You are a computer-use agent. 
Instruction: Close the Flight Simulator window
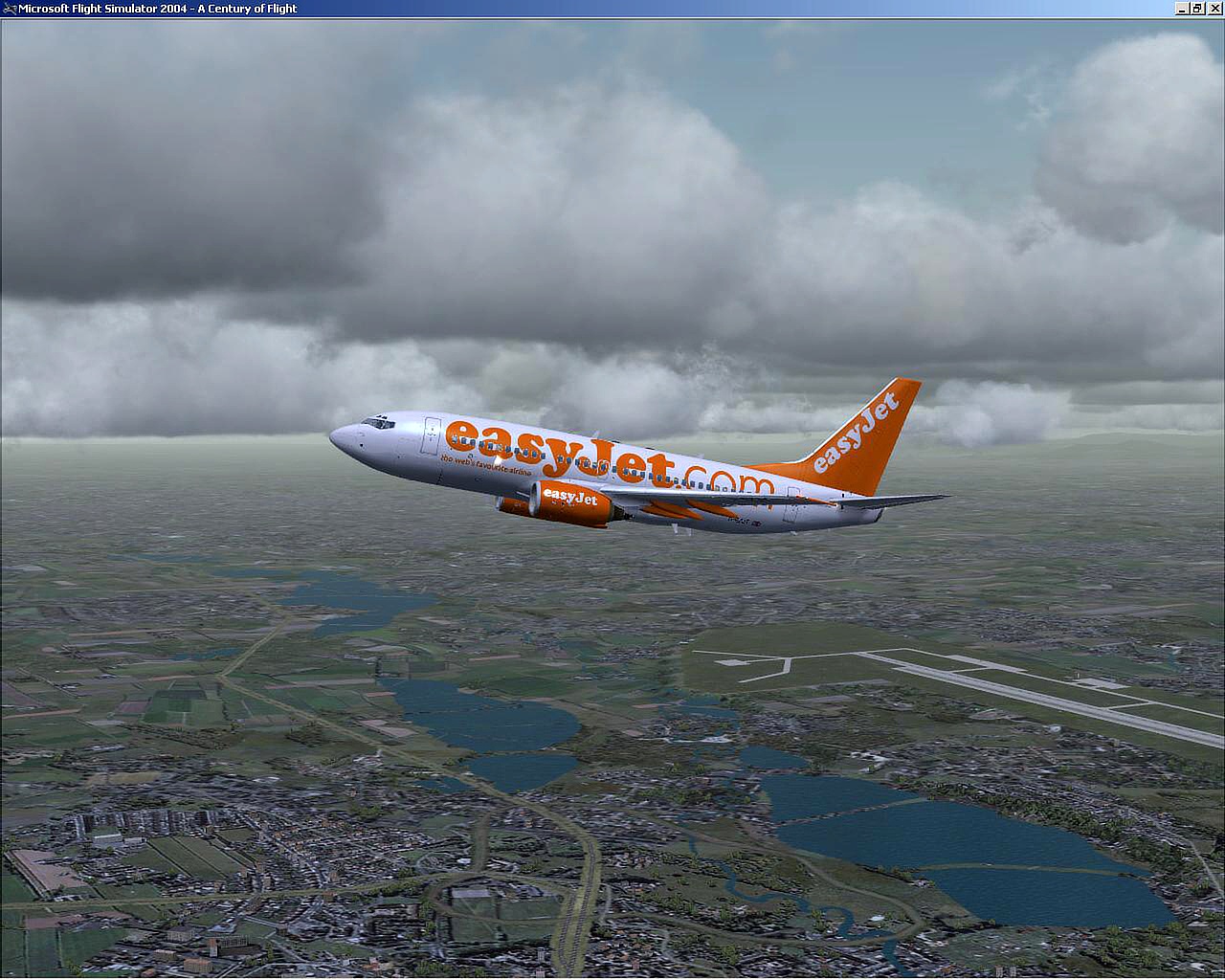(1214, 9)
